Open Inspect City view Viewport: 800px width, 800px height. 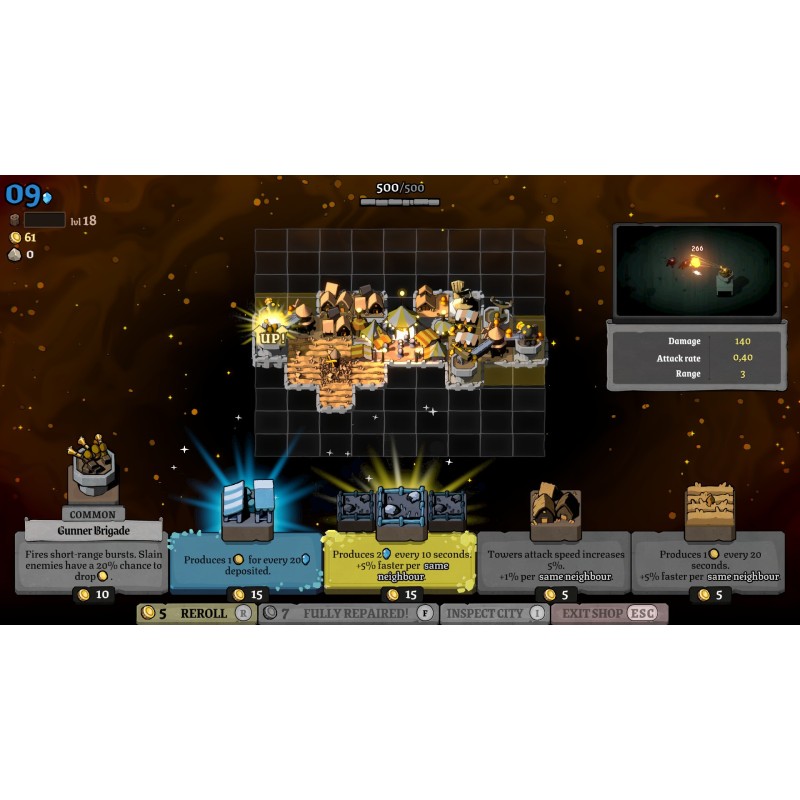pos(496,613)
